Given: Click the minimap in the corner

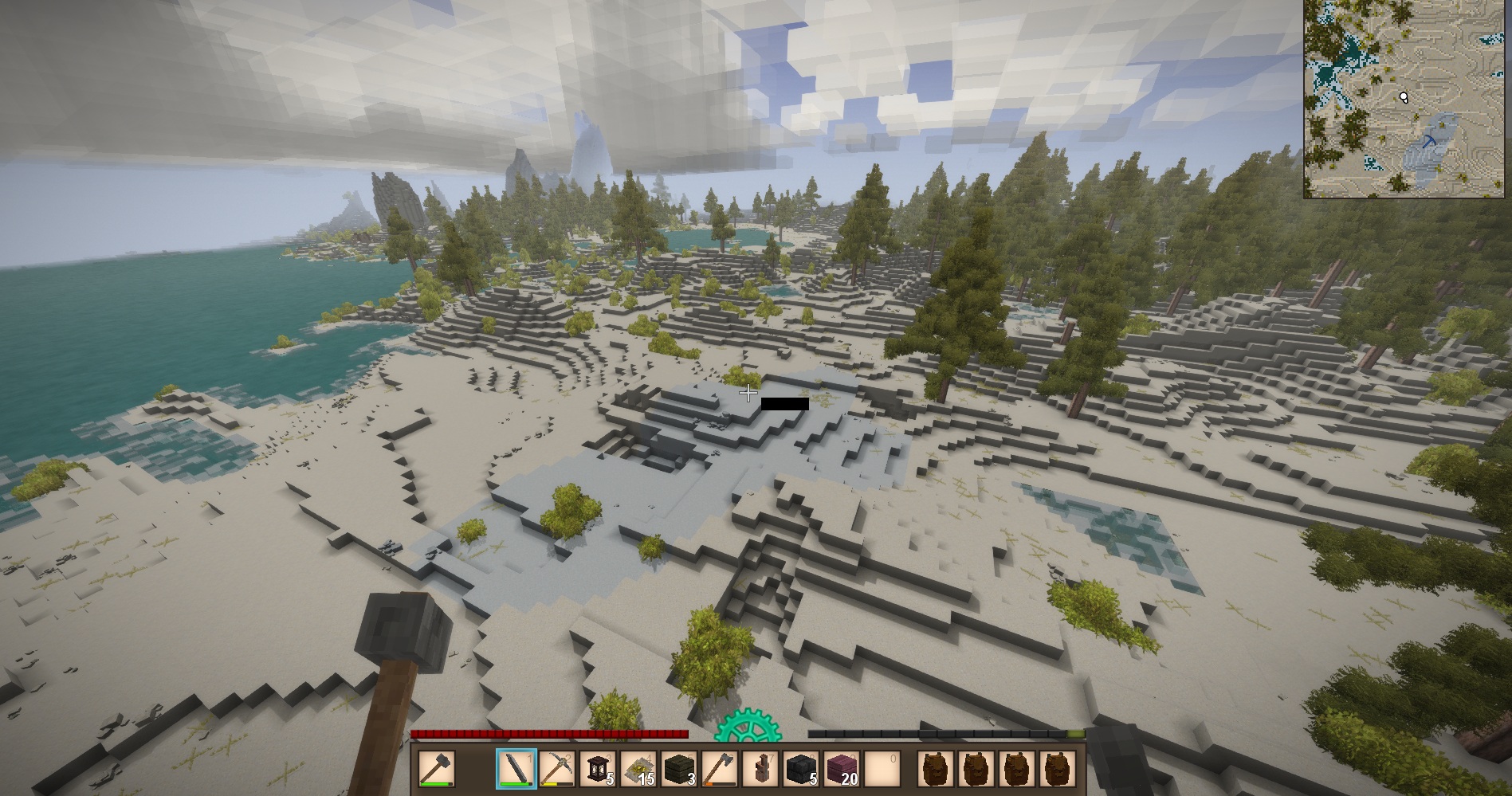Looking at the screenshot, I should pyautogui.click(x=1407, y=99).
